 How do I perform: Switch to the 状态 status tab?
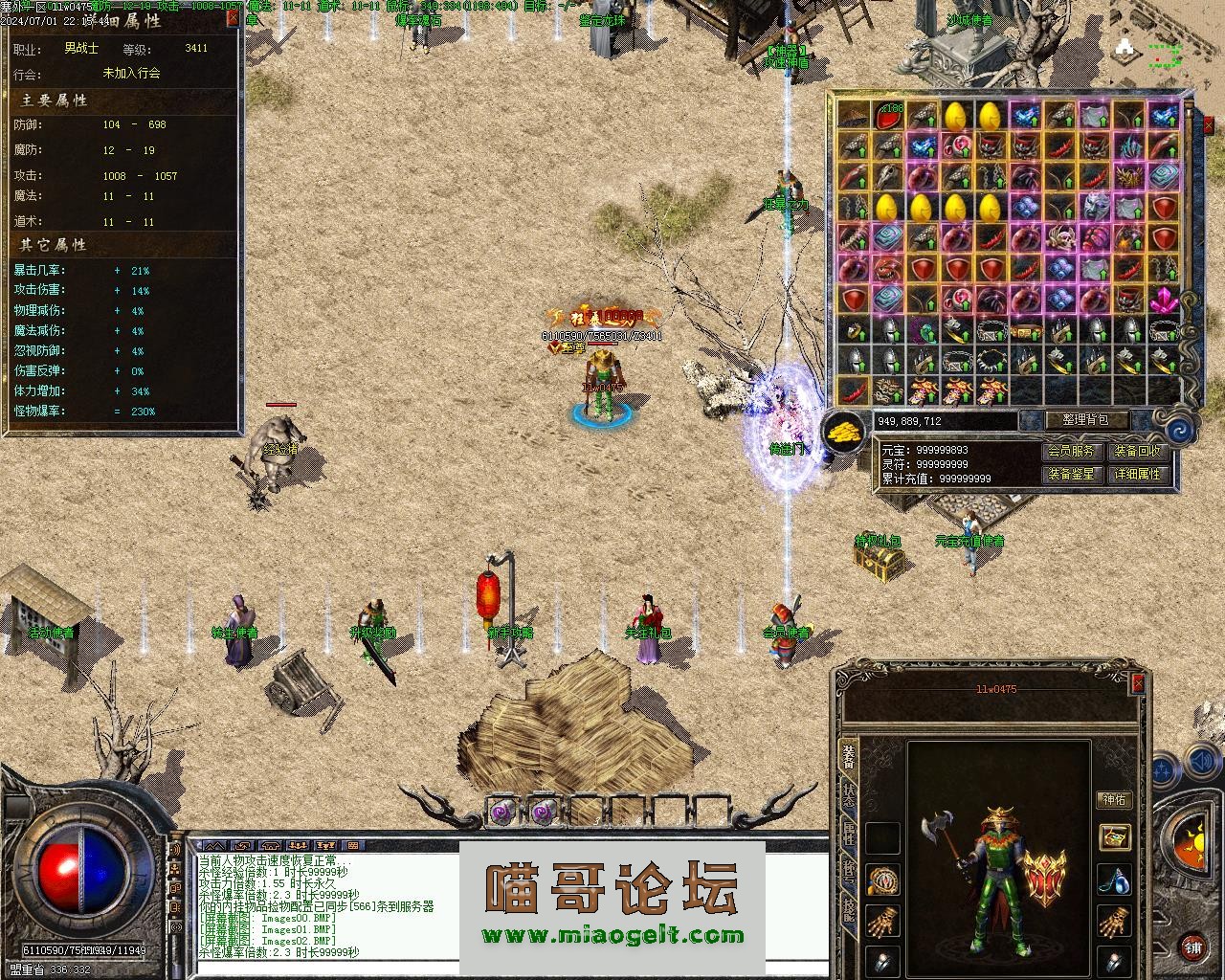click(849, 797)
